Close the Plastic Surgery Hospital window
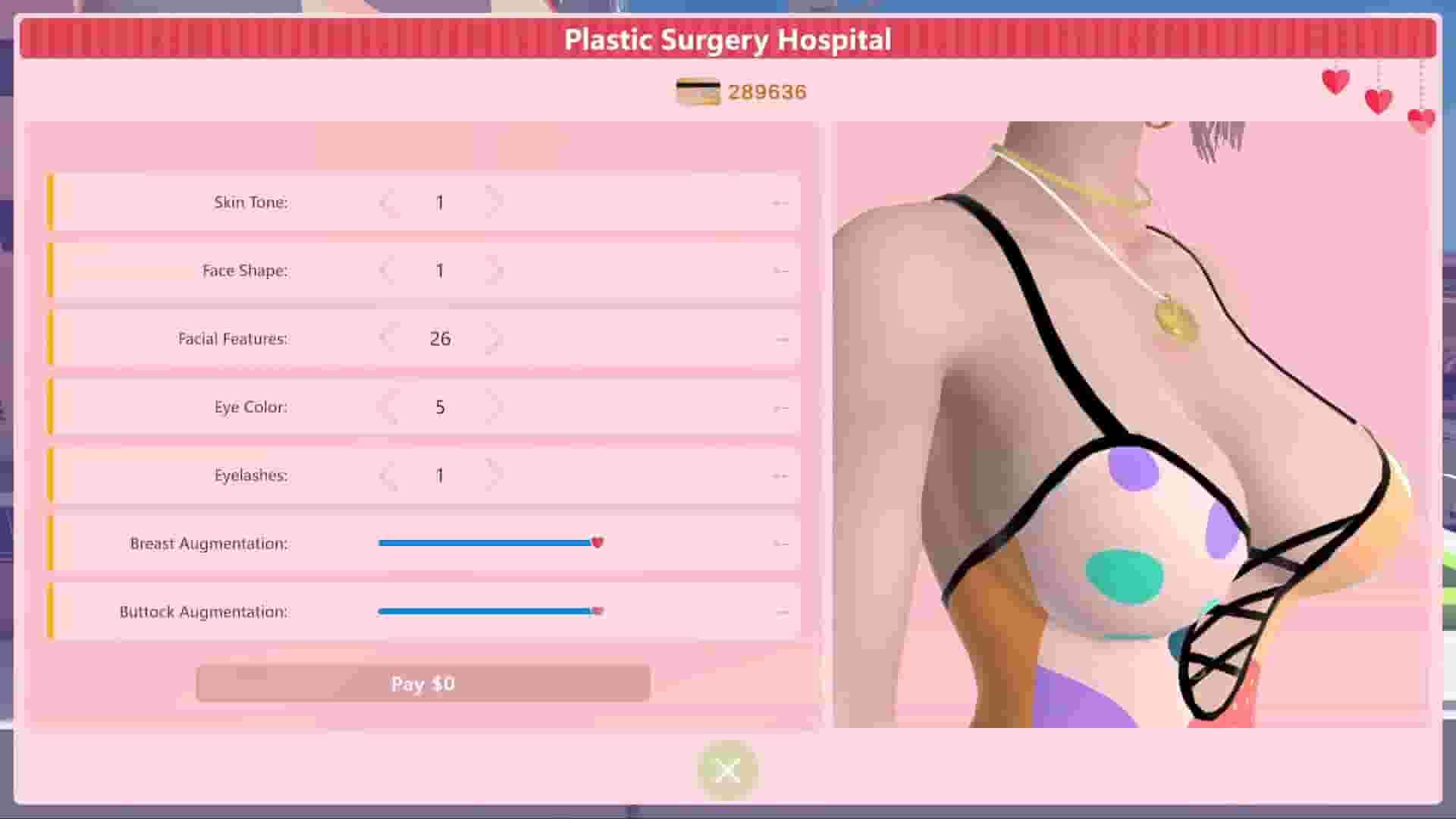This screenshot has height=819, width=1456. (727, 770)
